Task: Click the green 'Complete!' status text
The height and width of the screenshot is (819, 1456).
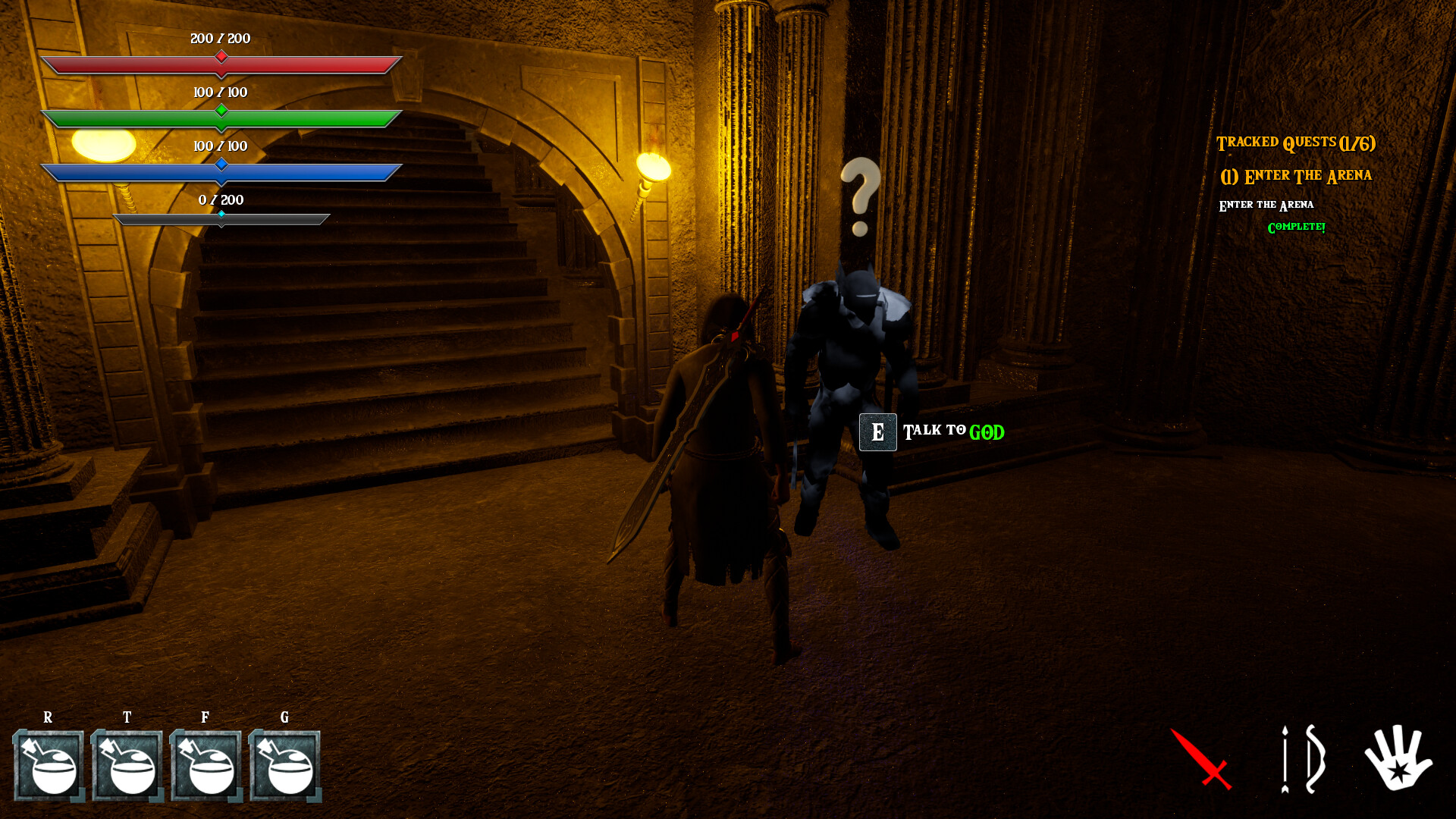Action: tap(1295, 226)
